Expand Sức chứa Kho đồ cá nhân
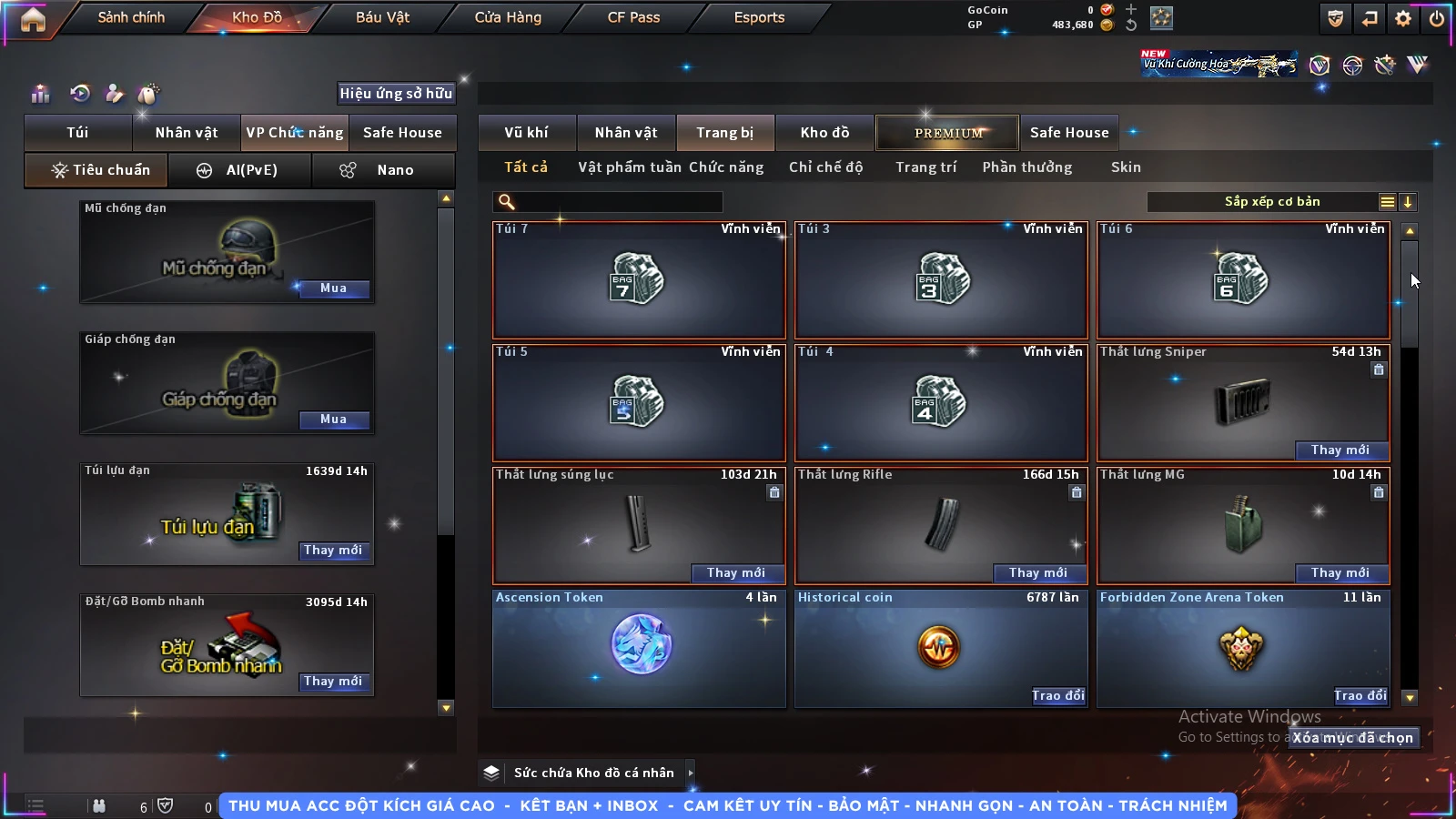This screenshot has width=1456, height=819. click(691, 773)
